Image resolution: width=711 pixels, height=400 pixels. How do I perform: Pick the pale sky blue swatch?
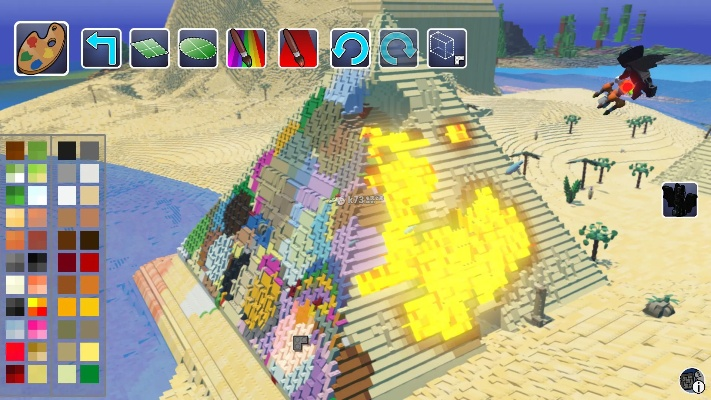tap(15, 329)
